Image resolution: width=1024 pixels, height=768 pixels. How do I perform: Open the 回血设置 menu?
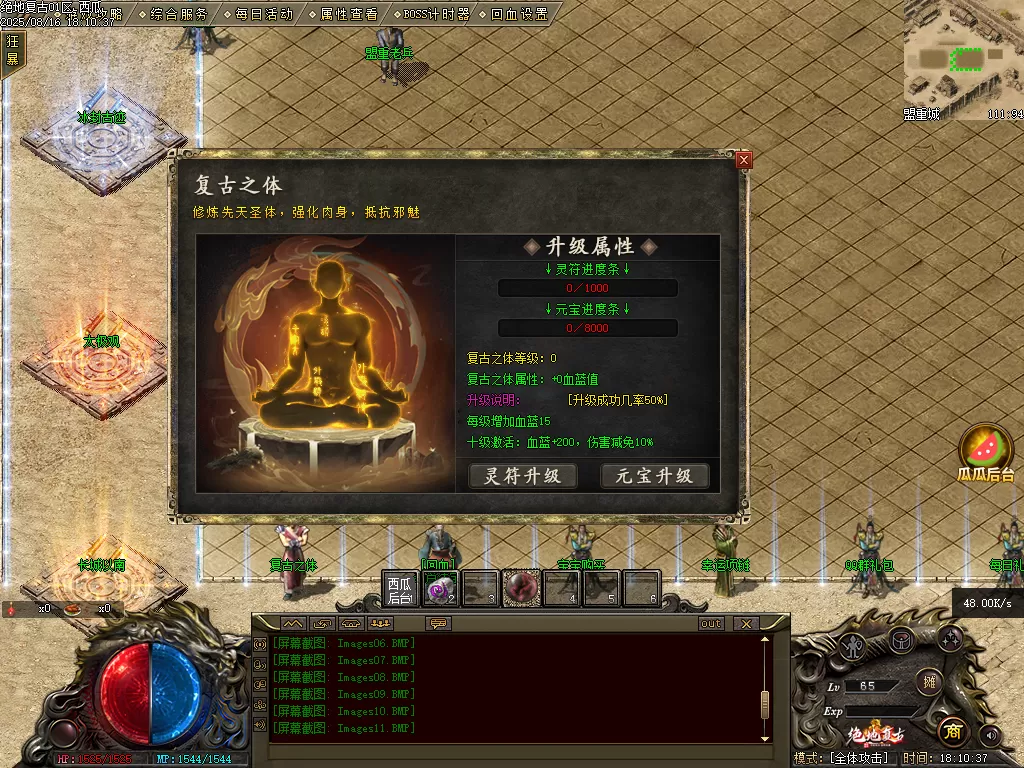click(x=520, y=14)
